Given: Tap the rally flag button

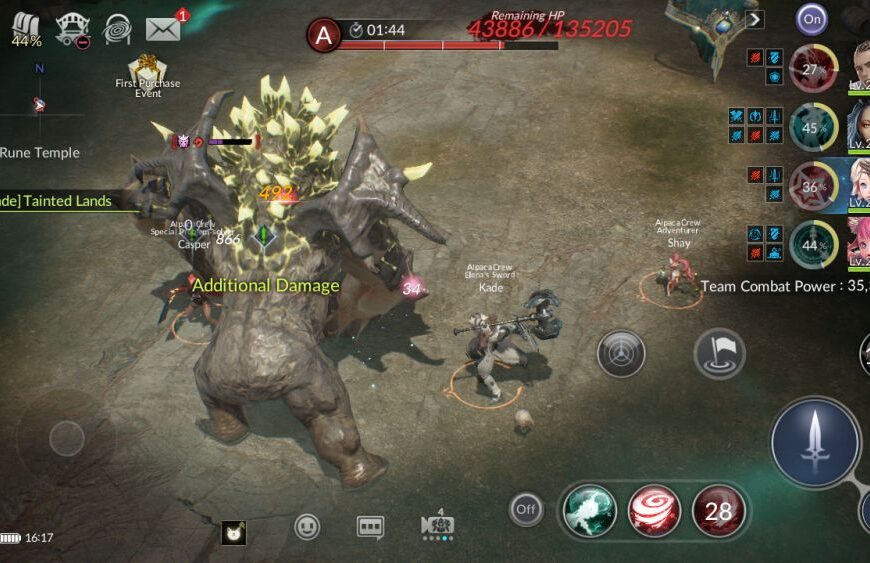Looking at the screenshot, I should [x=719, y=353].
